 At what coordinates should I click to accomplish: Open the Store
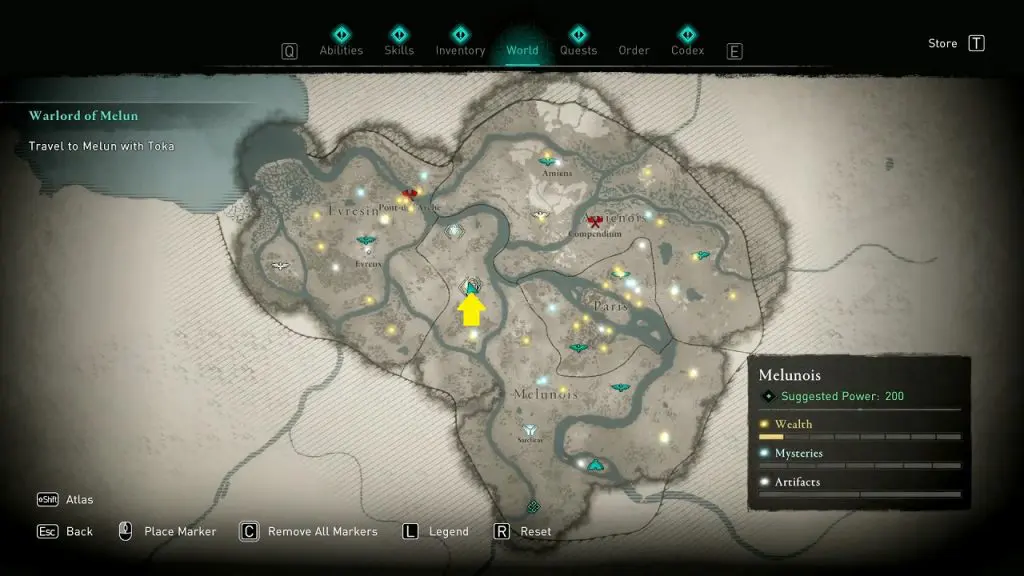tap(943, 43)
